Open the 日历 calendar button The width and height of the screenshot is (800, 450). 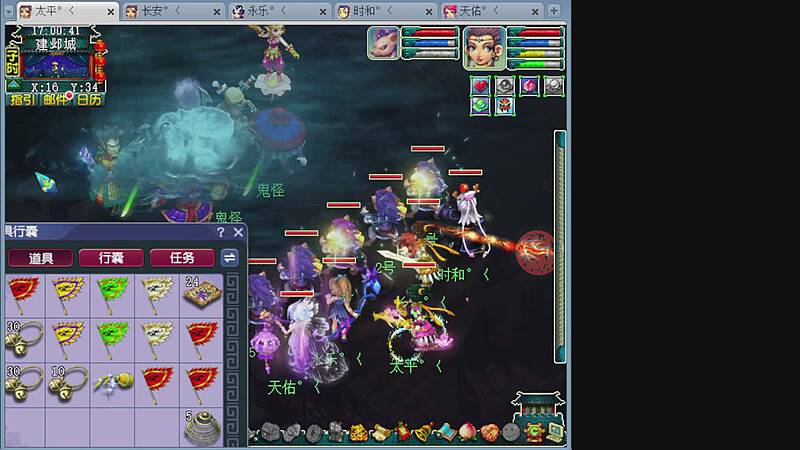click(x=88, y=99)
